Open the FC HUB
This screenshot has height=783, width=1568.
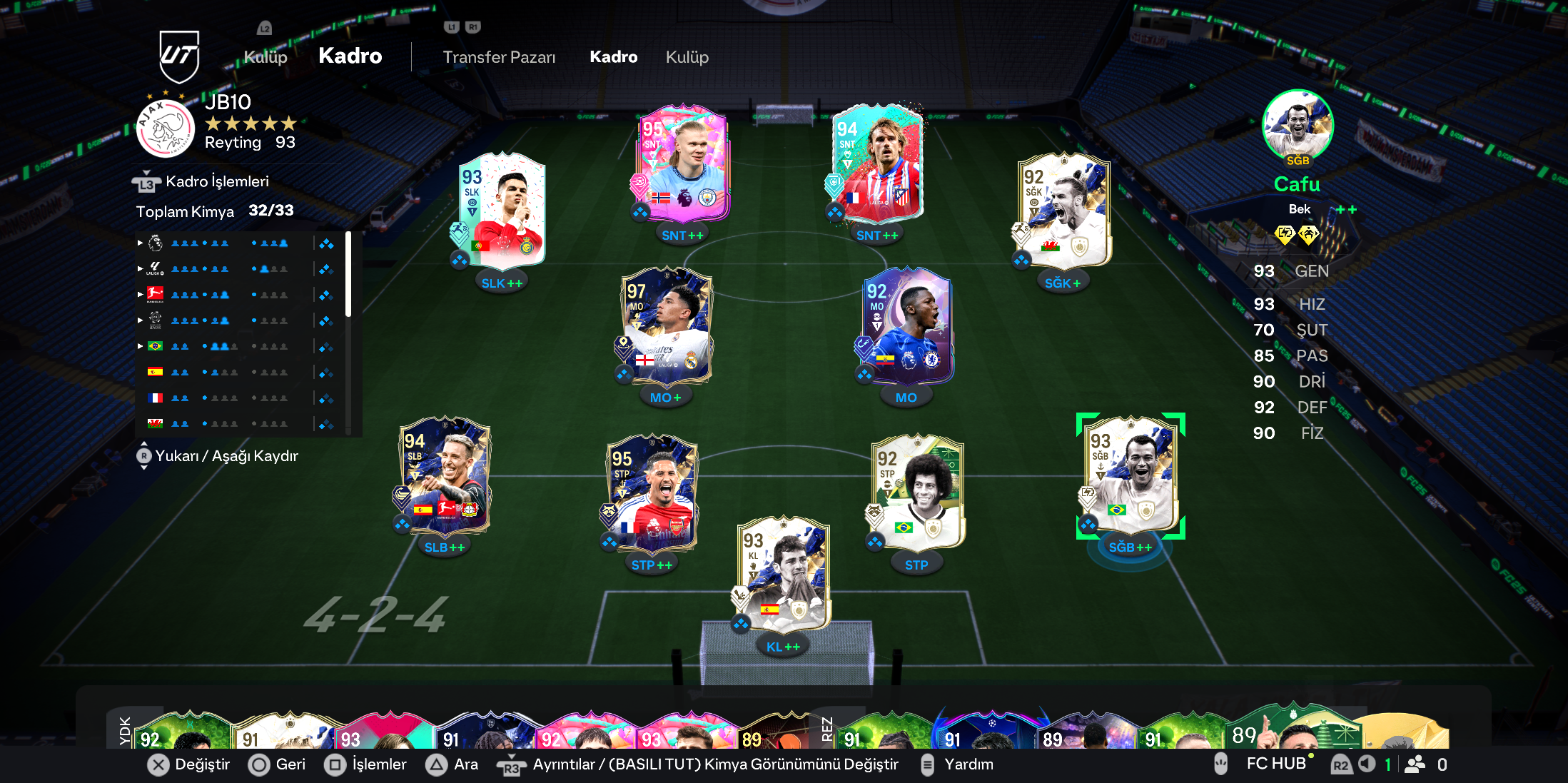(1275, 764)
